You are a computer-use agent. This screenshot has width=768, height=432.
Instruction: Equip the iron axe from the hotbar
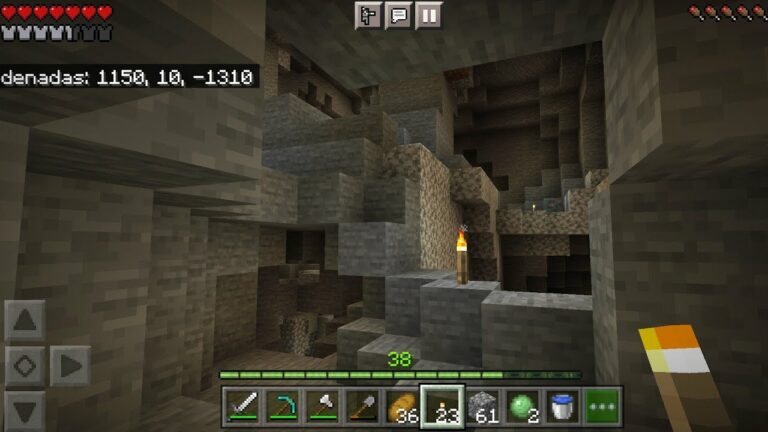[x=322, y=406]
